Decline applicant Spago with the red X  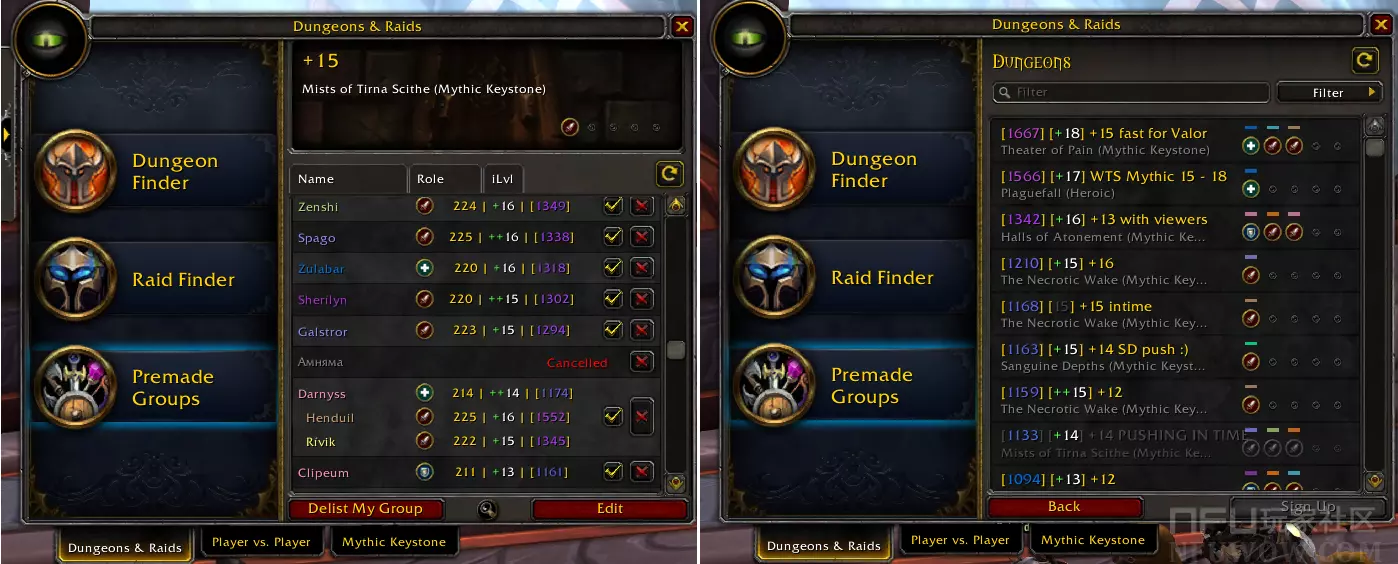pos(642,237)
